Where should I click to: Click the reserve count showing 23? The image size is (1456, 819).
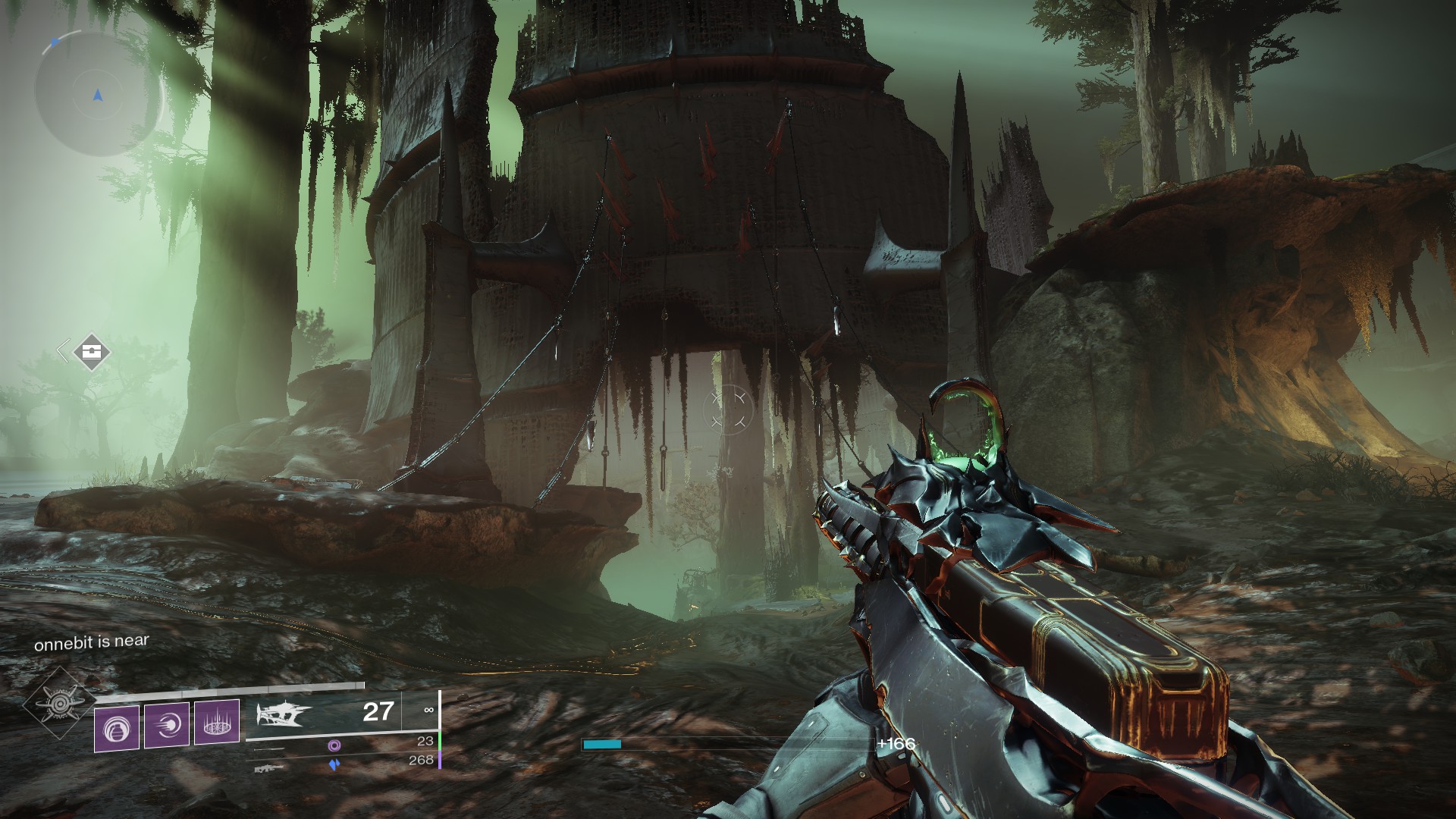[x=426, y=741]
